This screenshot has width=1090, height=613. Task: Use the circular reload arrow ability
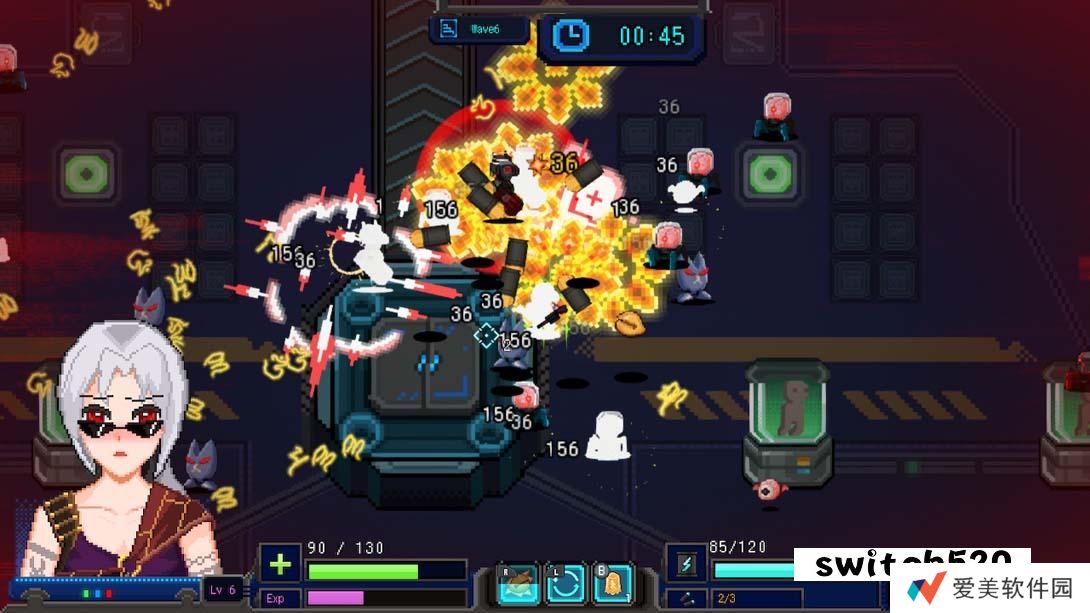pos(566,585)
